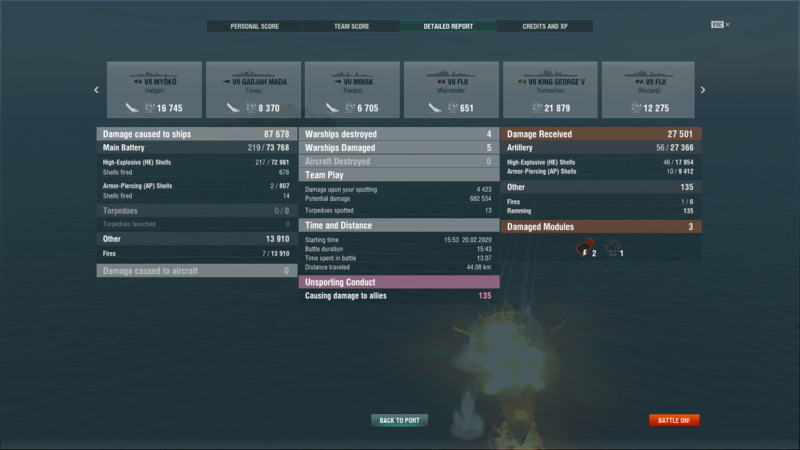Show previous ships with the left arrow

pyautogui.click(x=97, y=90)
